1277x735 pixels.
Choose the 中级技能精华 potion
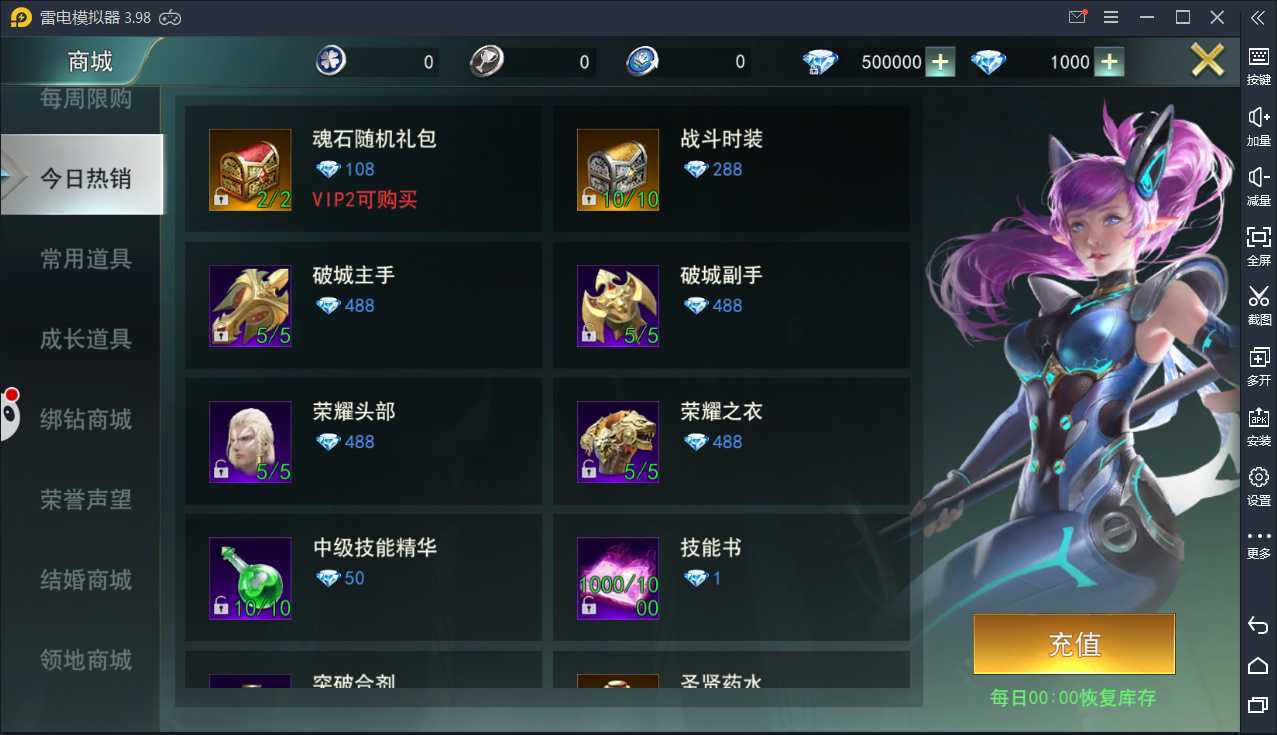point(363,577)
